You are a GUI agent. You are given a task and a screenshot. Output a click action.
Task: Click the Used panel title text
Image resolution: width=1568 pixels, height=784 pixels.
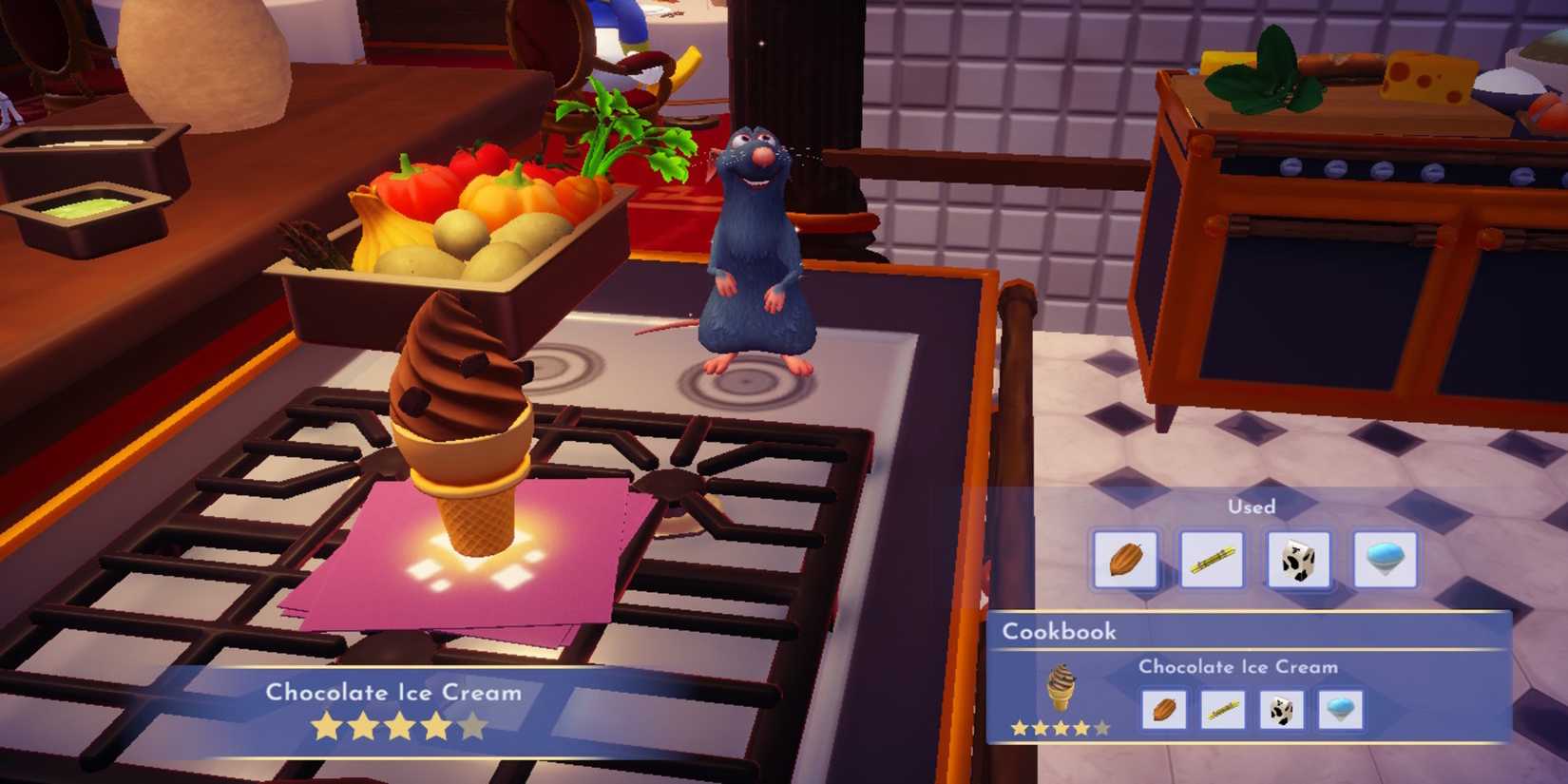1252,507
